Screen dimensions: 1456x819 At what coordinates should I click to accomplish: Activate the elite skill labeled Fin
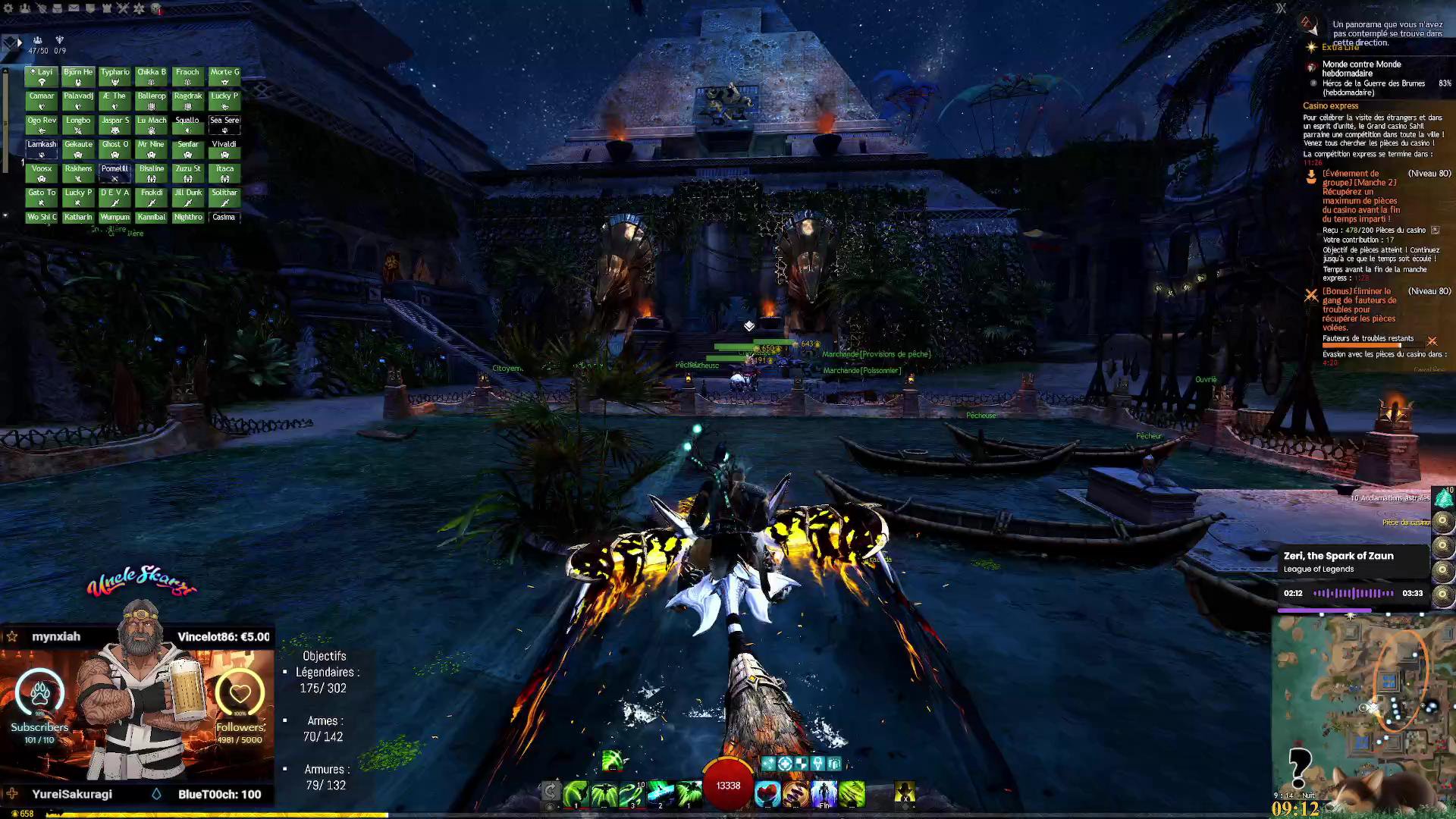(824, 793)
